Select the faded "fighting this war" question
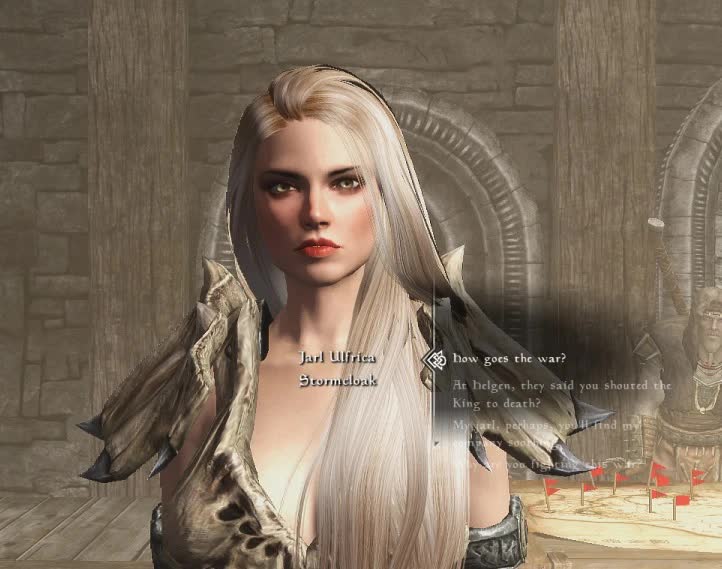 tap(560, 464)
